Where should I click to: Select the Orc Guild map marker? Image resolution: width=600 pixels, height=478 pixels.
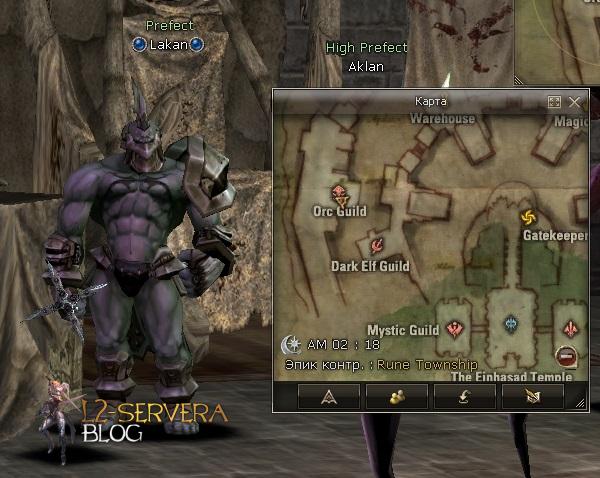[x=339, y=192]
